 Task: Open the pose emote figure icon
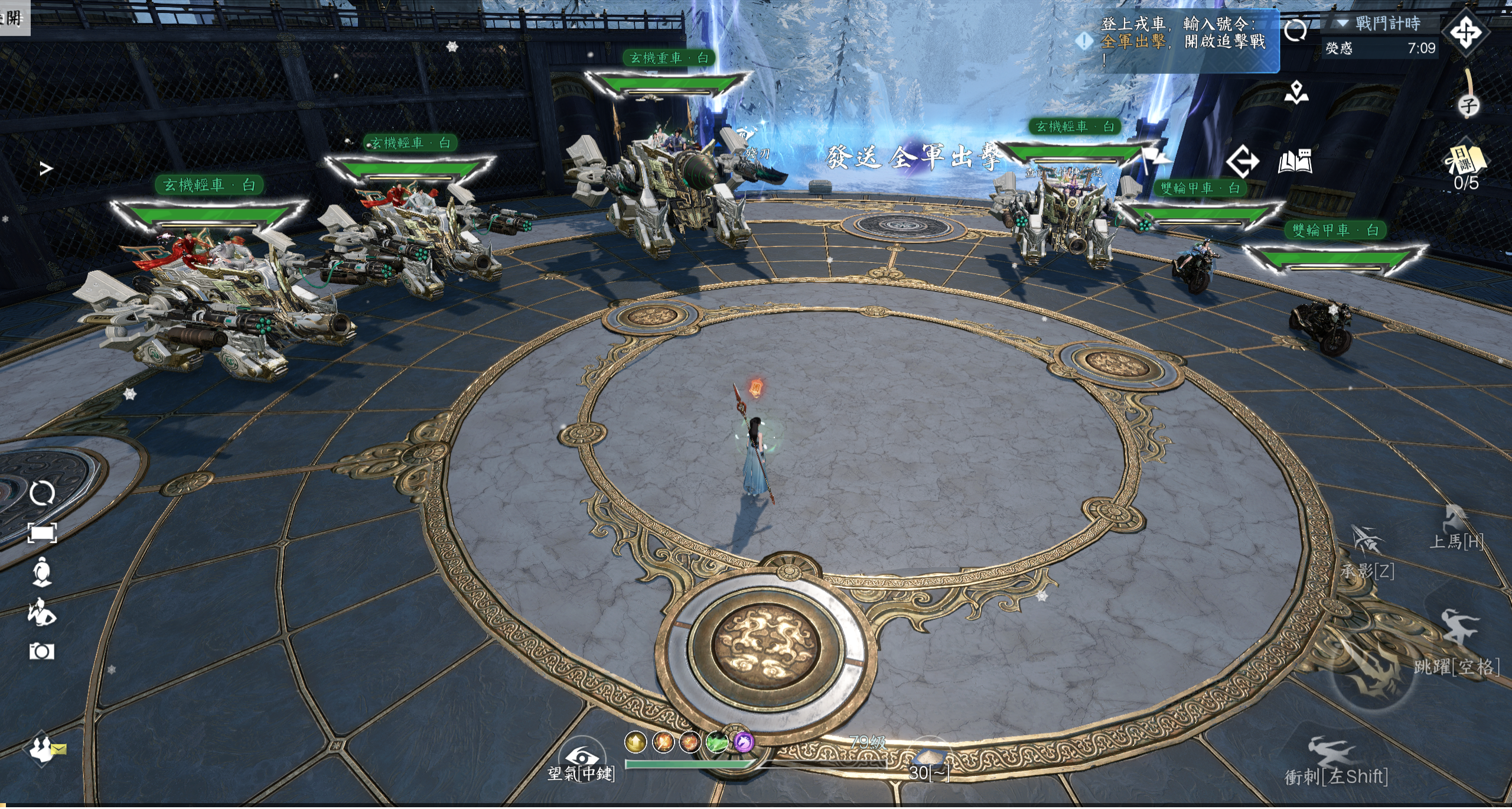click(42, 612)
